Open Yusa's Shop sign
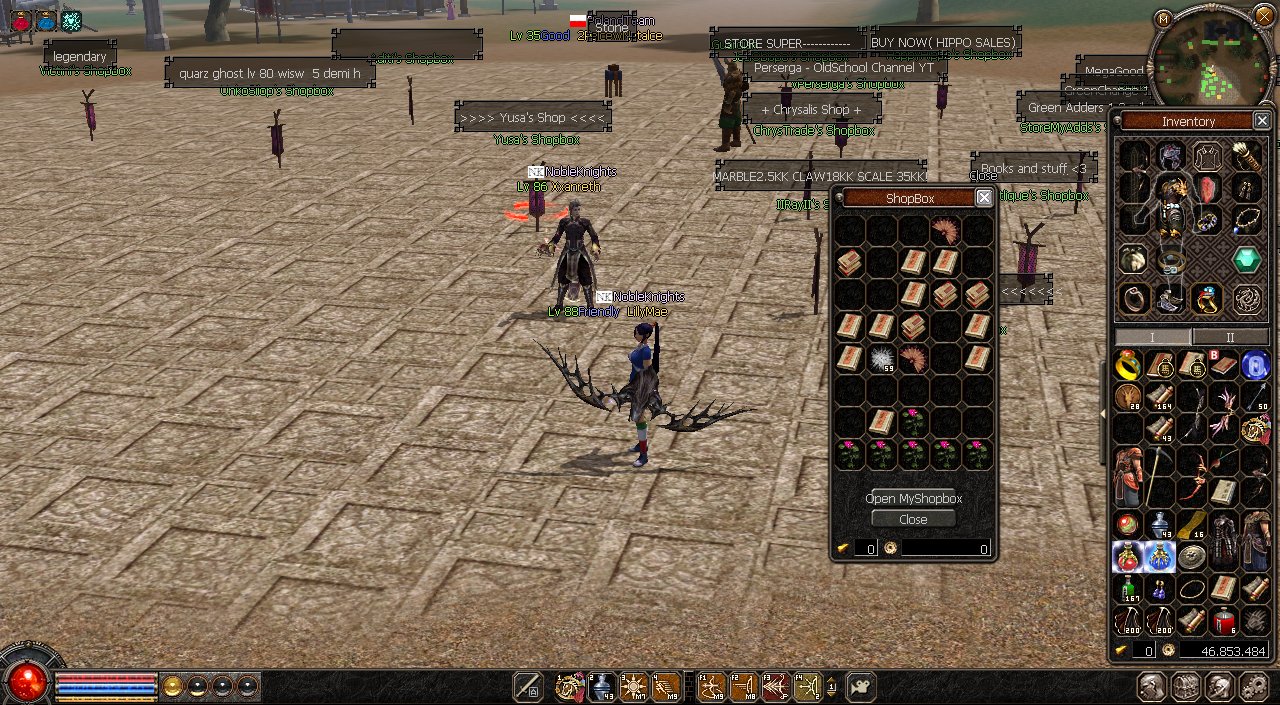The height and width of the screenshot is (705, 1280). click(x=532, y=117)
